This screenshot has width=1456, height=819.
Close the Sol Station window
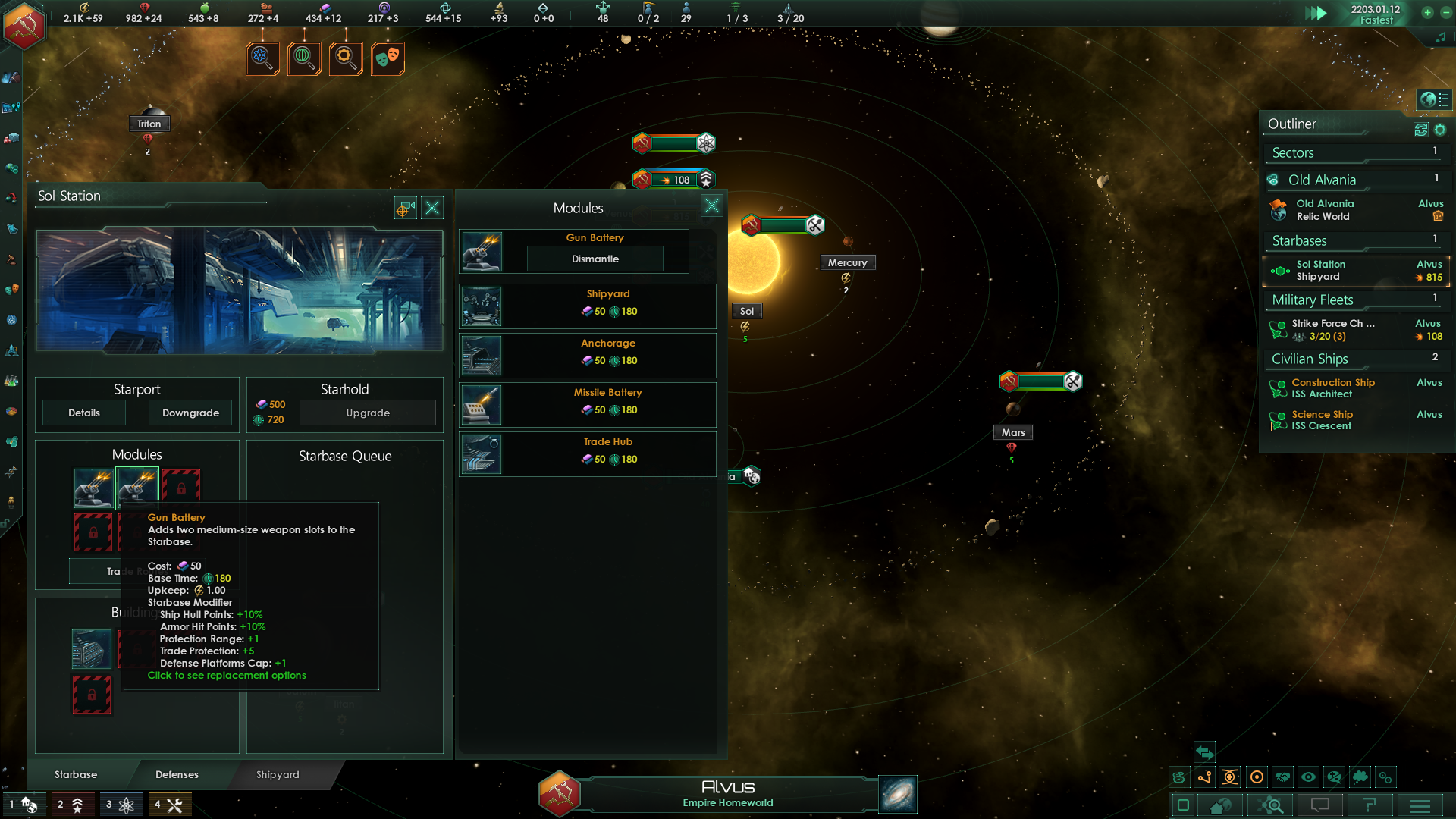pyautogui.click(x=432, y=208)
